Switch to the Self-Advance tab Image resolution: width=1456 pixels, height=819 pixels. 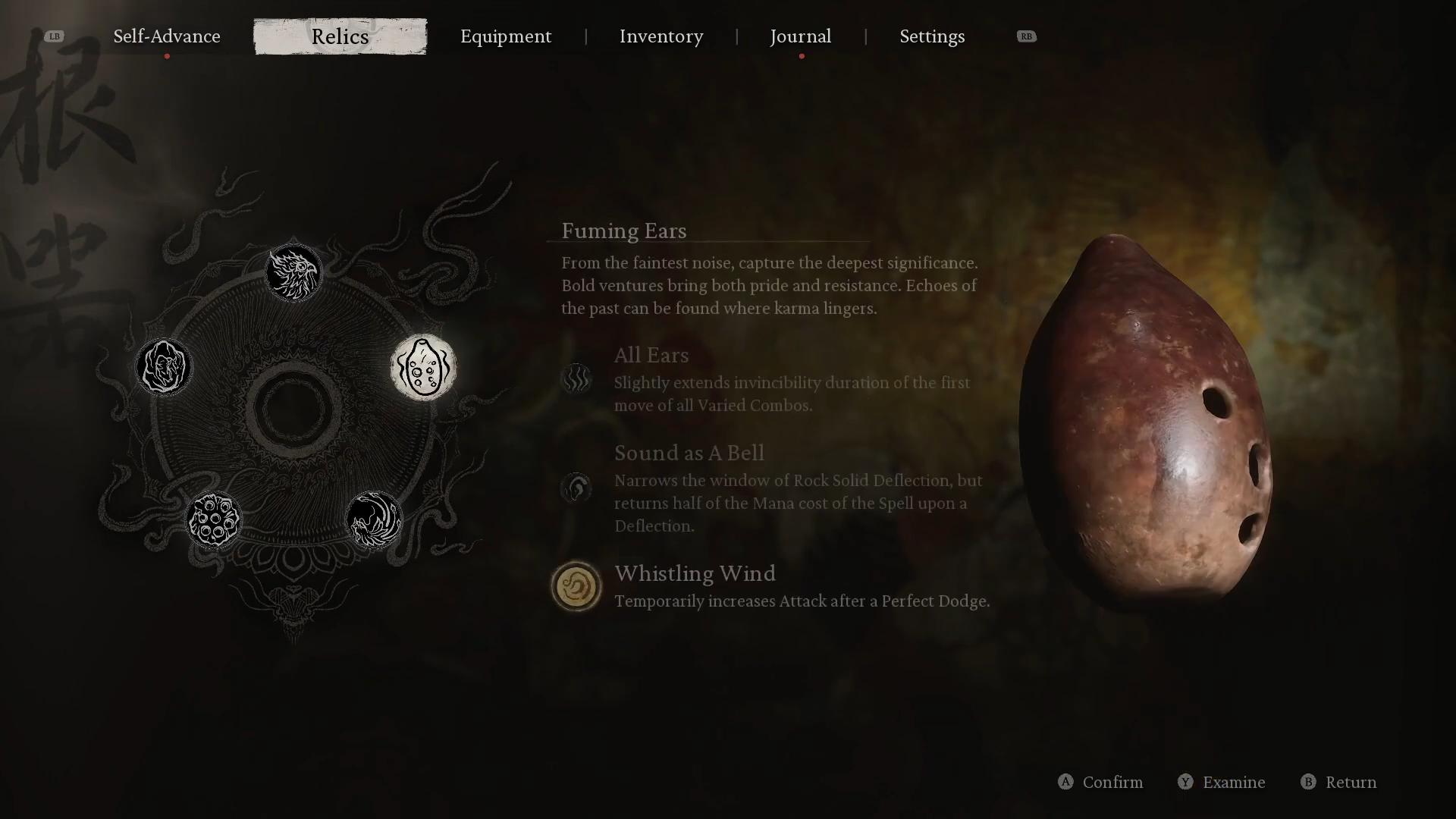pyautogui.click(x=167, y=36)
